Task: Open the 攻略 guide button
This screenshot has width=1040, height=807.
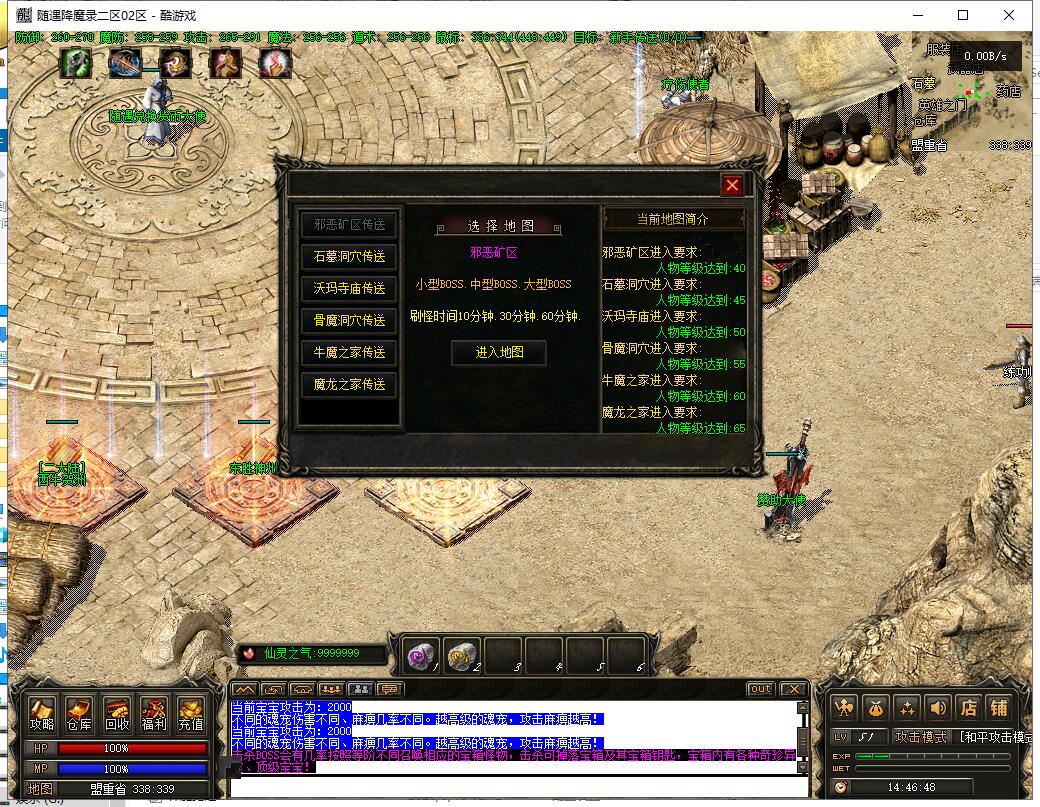Action: click(x=42, y=714)
